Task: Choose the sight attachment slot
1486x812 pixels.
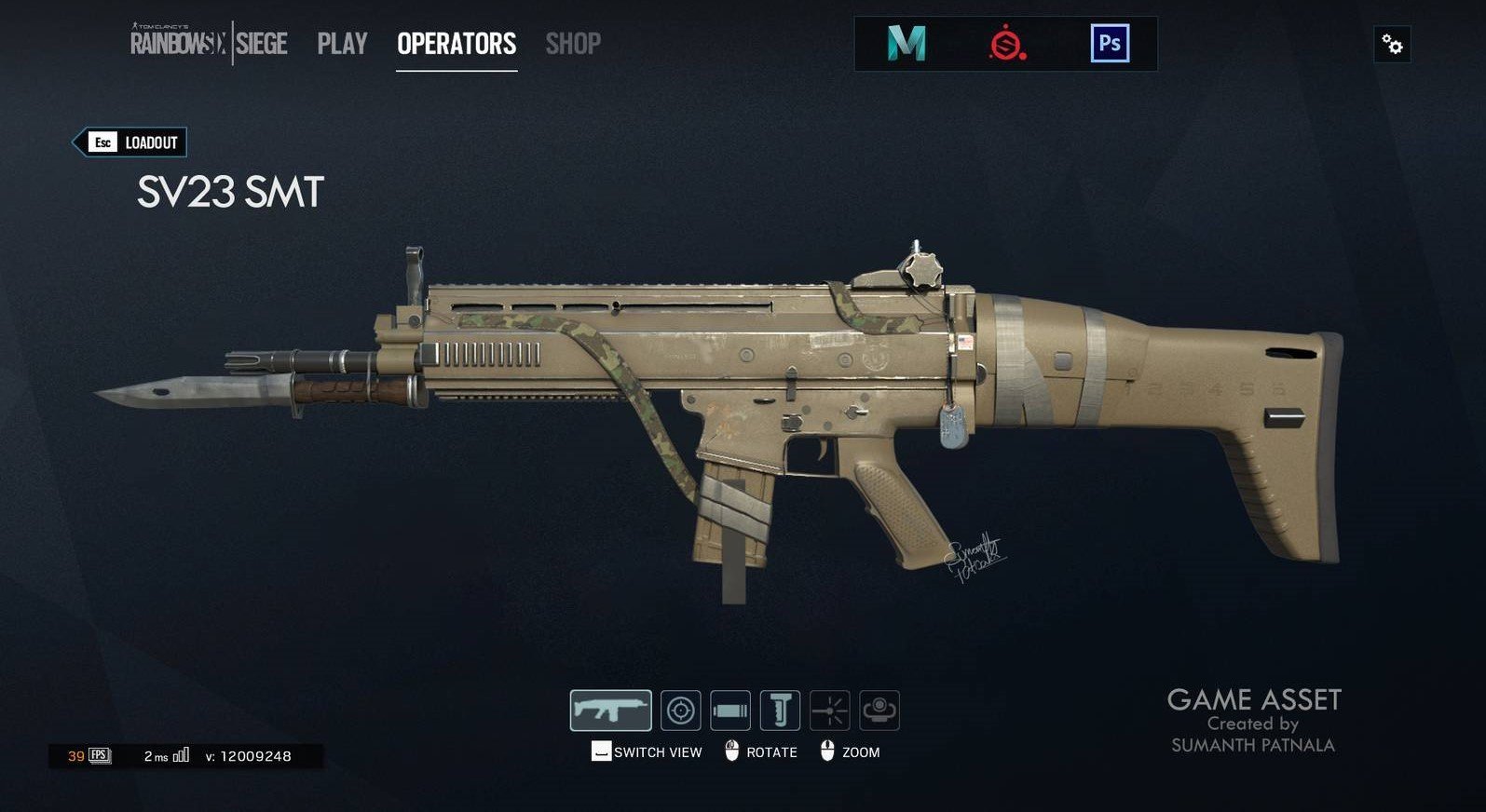Action: (681, 710)
